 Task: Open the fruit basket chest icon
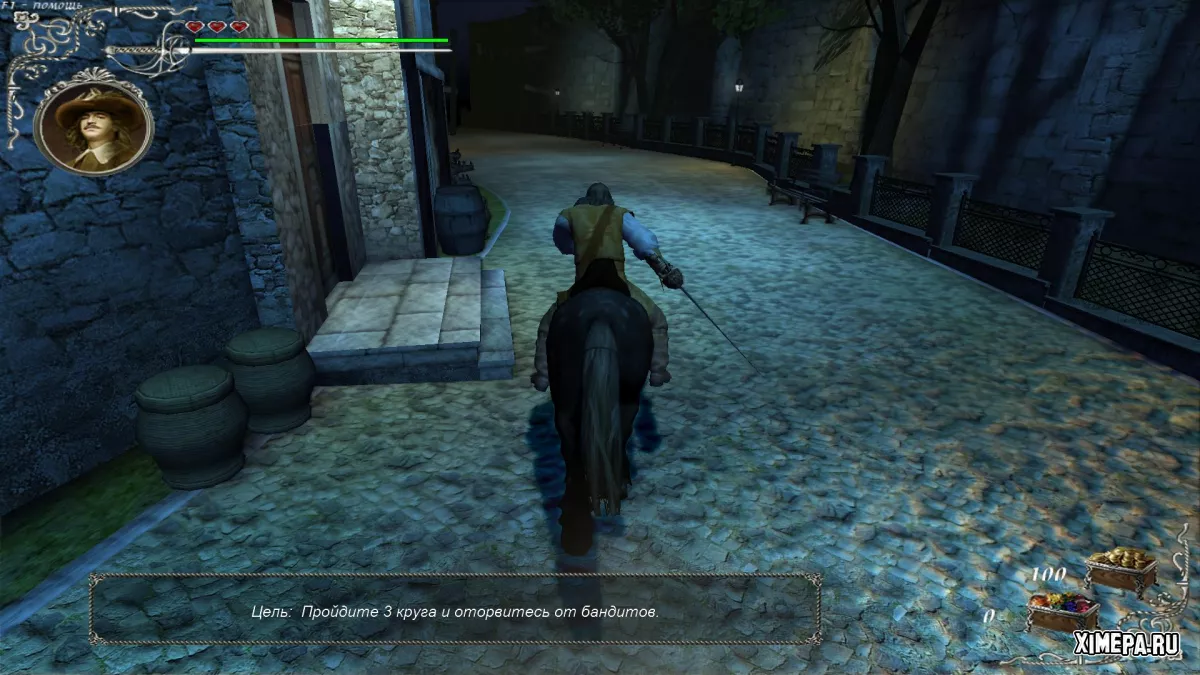[1063, 611]
